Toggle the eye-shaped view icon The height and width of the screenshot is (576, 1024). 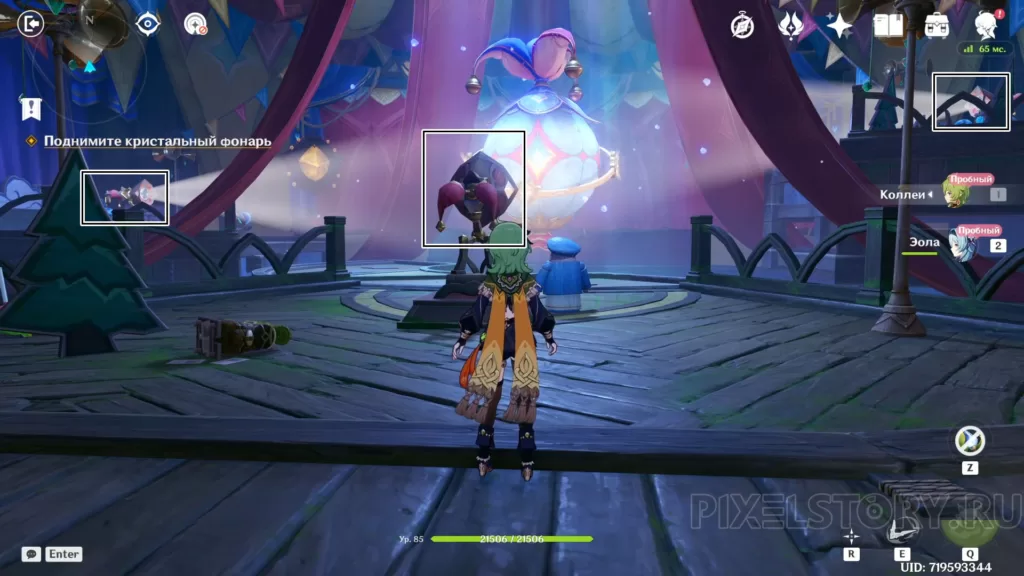tap(148, 24)
